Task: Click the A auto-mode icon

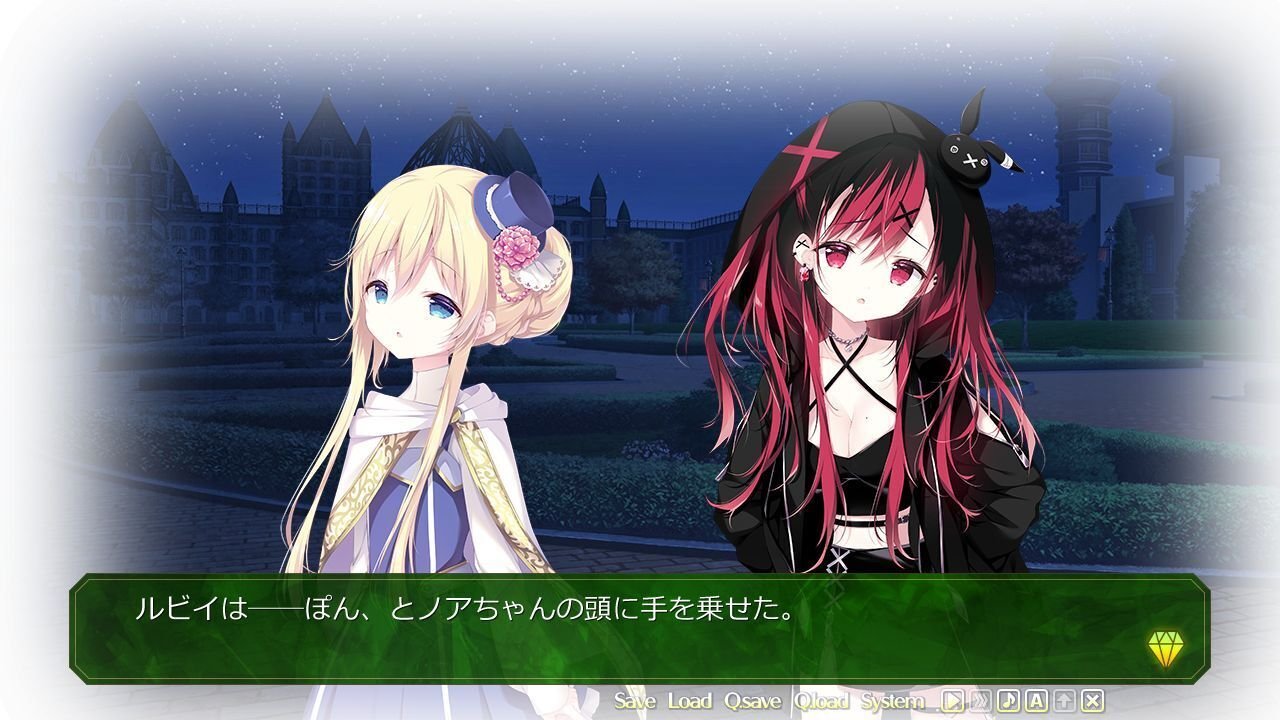Action: 1036,702
